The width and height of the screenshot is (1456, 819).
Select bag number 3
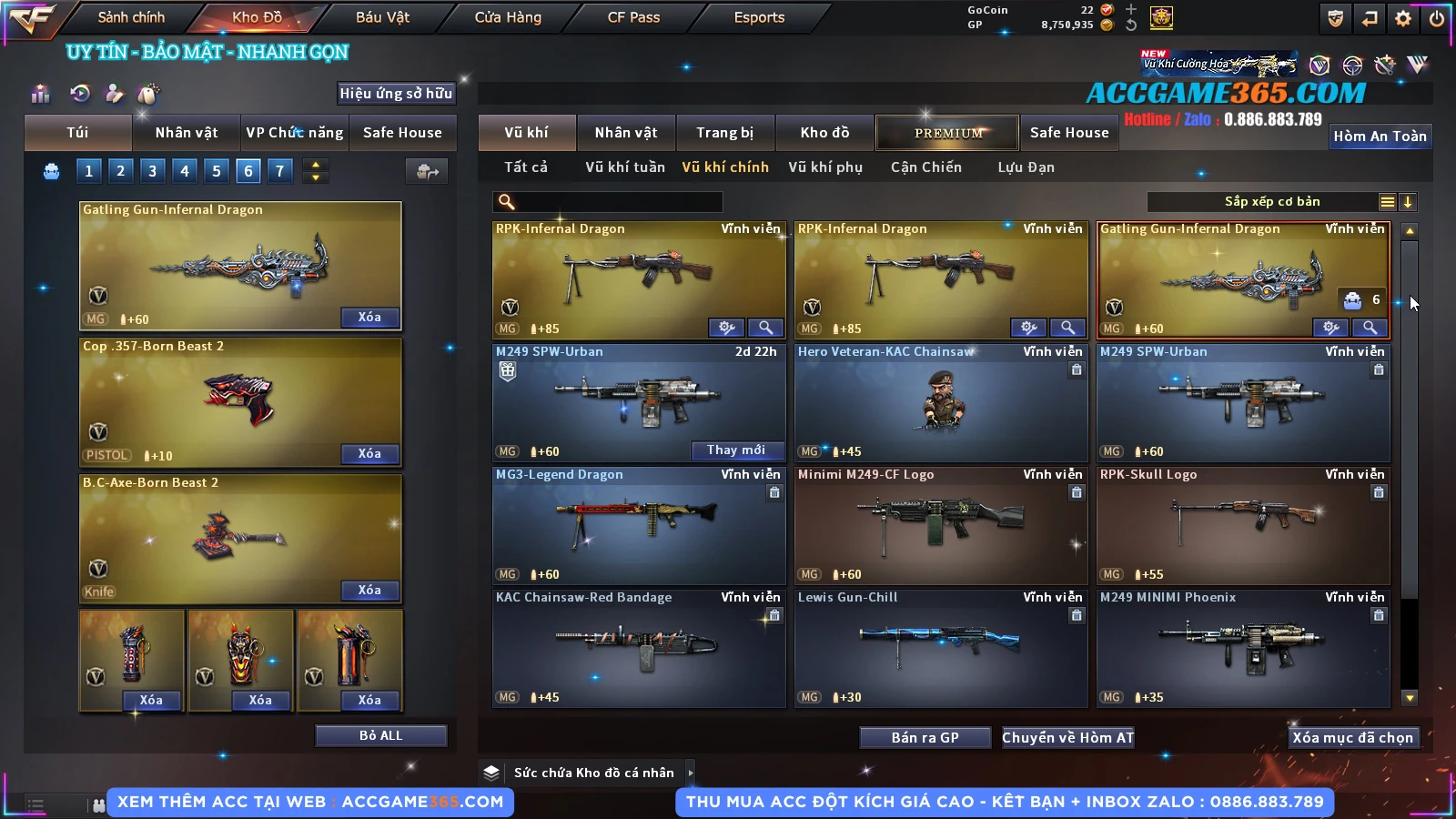coord(152,170)
